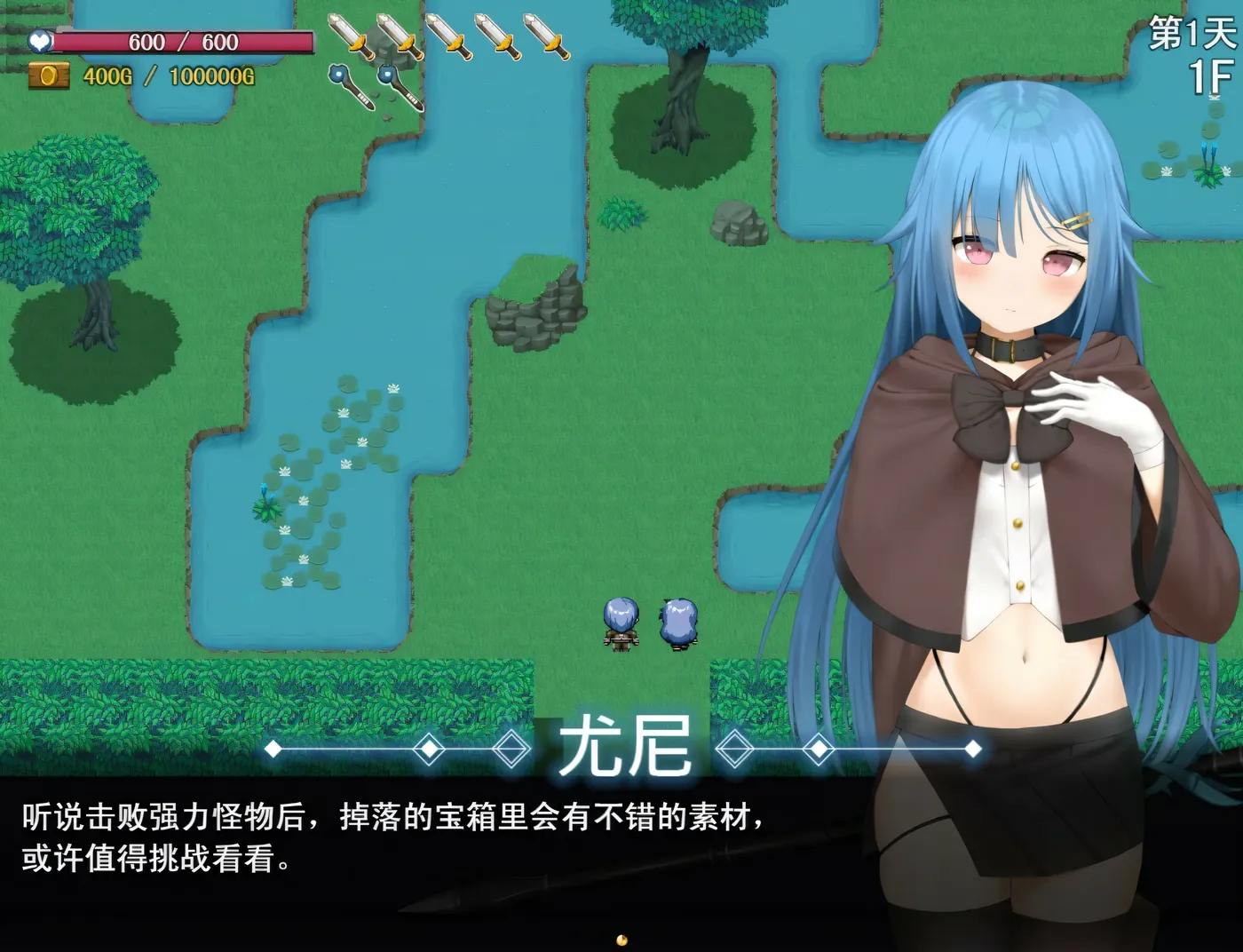Select the left blue staff icon

[x=351, y=84]
